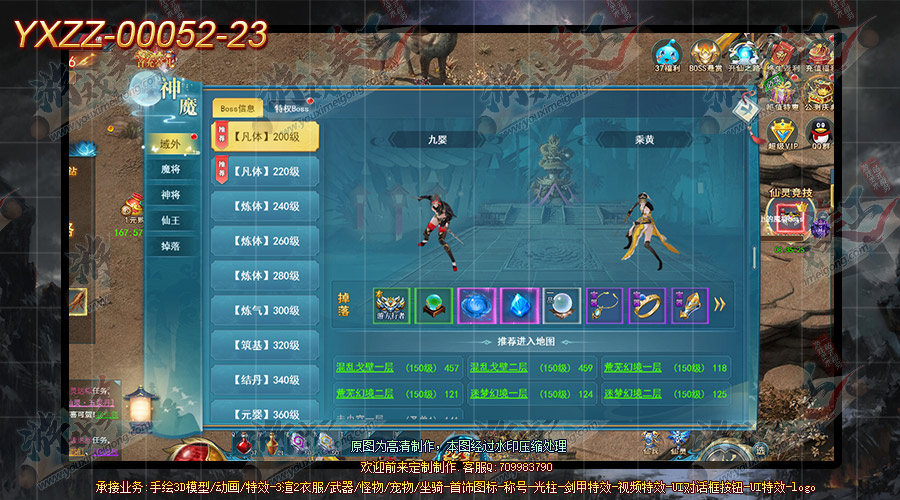Open the 魔将 category
Viewport: 900px width, 500px height.
pyautogui.click(x=171, y=170)
